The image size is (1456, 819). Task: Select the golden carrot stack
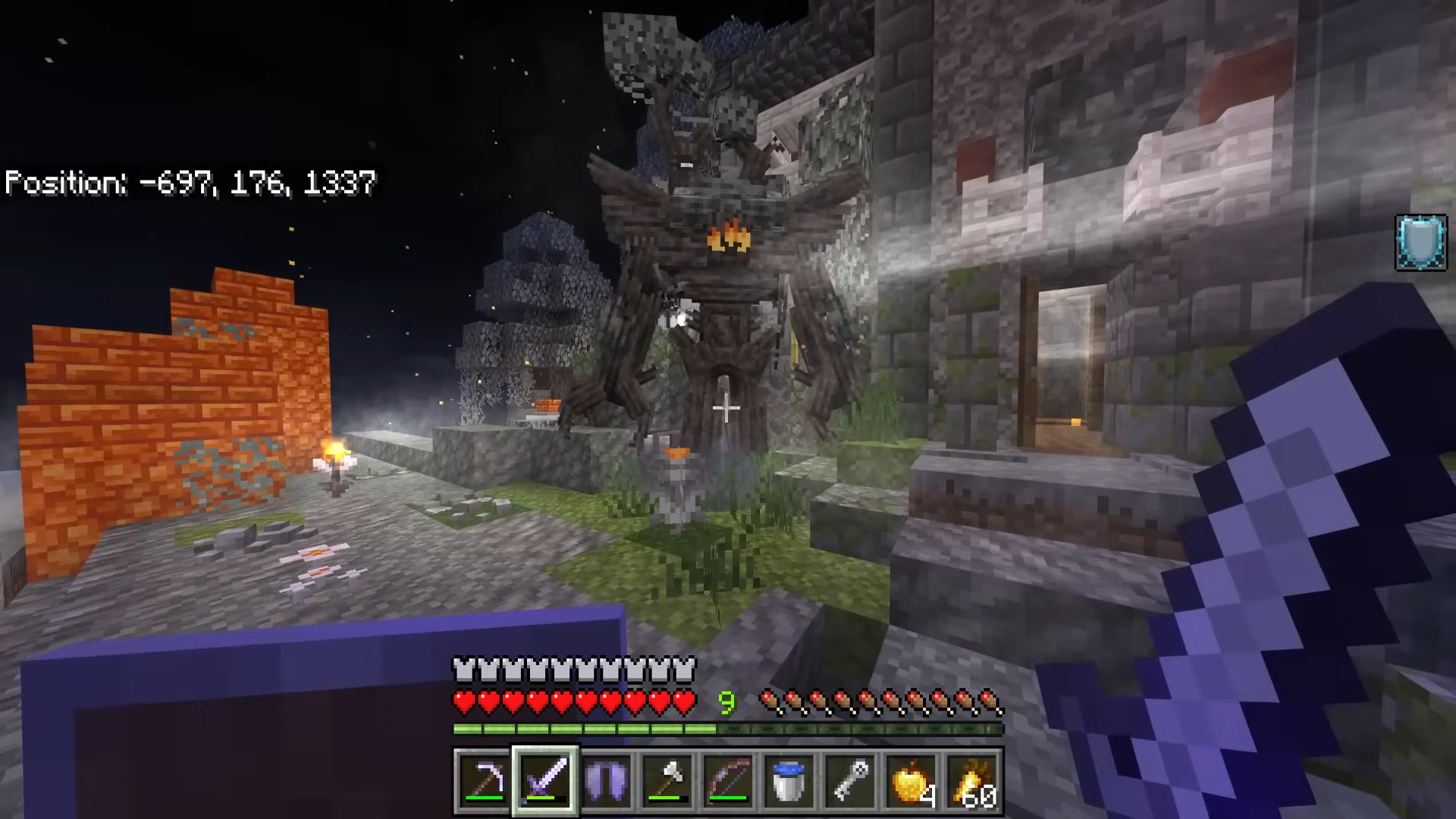point(971,780)
